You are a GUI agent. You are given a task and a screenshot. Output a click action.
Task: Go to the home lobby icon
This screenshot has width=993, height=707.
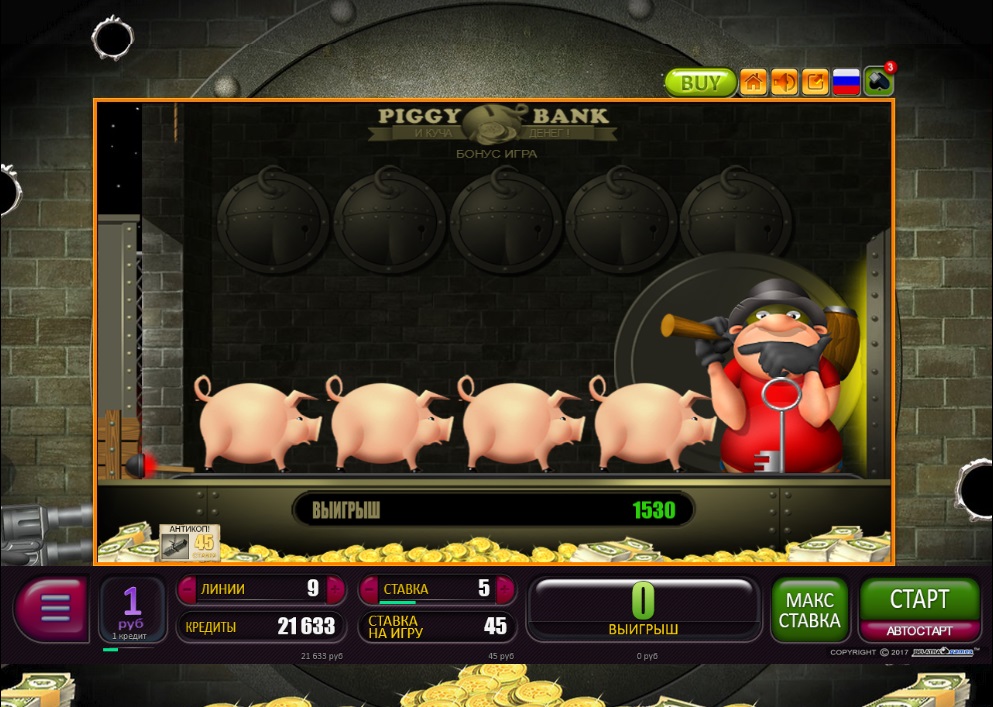pyautogui.click(x=753, y=82)
